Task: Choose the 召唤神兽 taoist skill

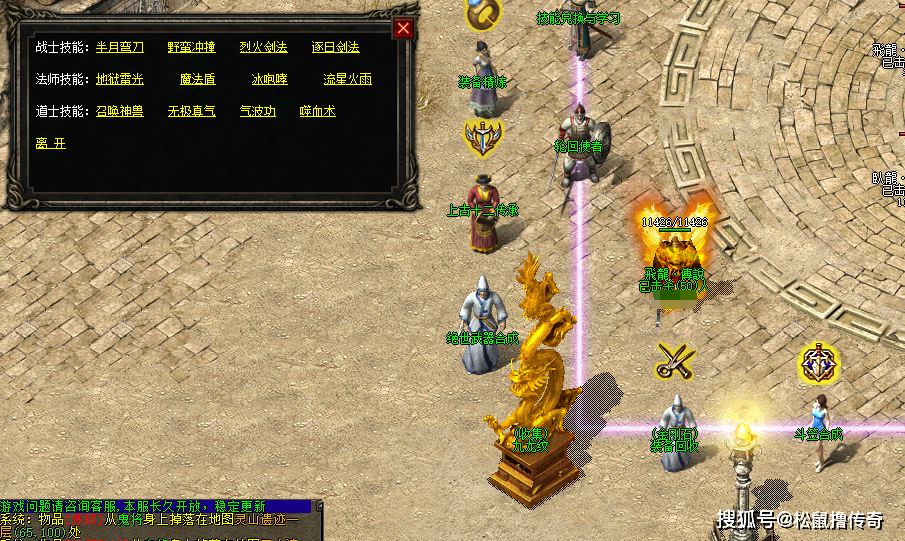Action: 120,111
